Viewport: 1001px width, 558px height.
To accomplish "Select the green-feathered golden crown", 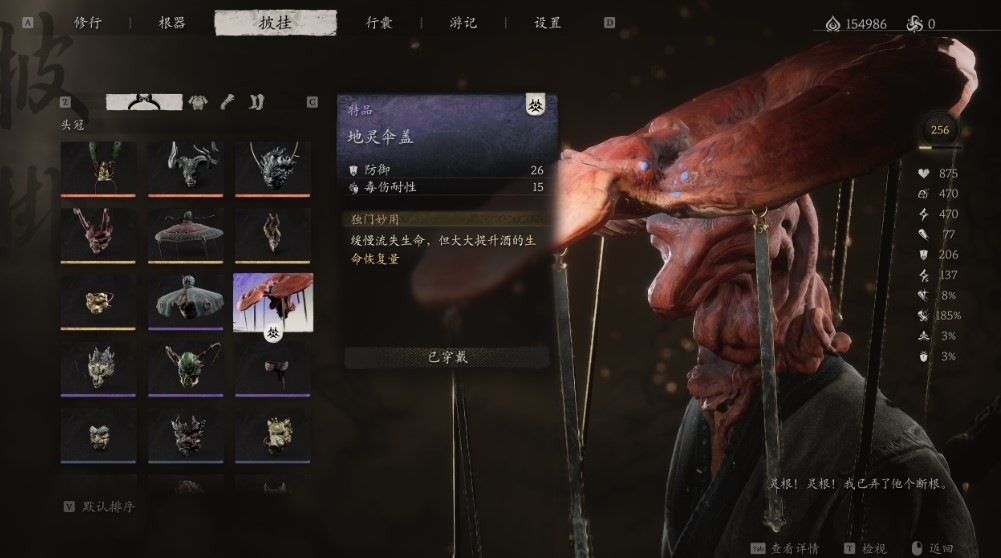I will click(98, 167).
